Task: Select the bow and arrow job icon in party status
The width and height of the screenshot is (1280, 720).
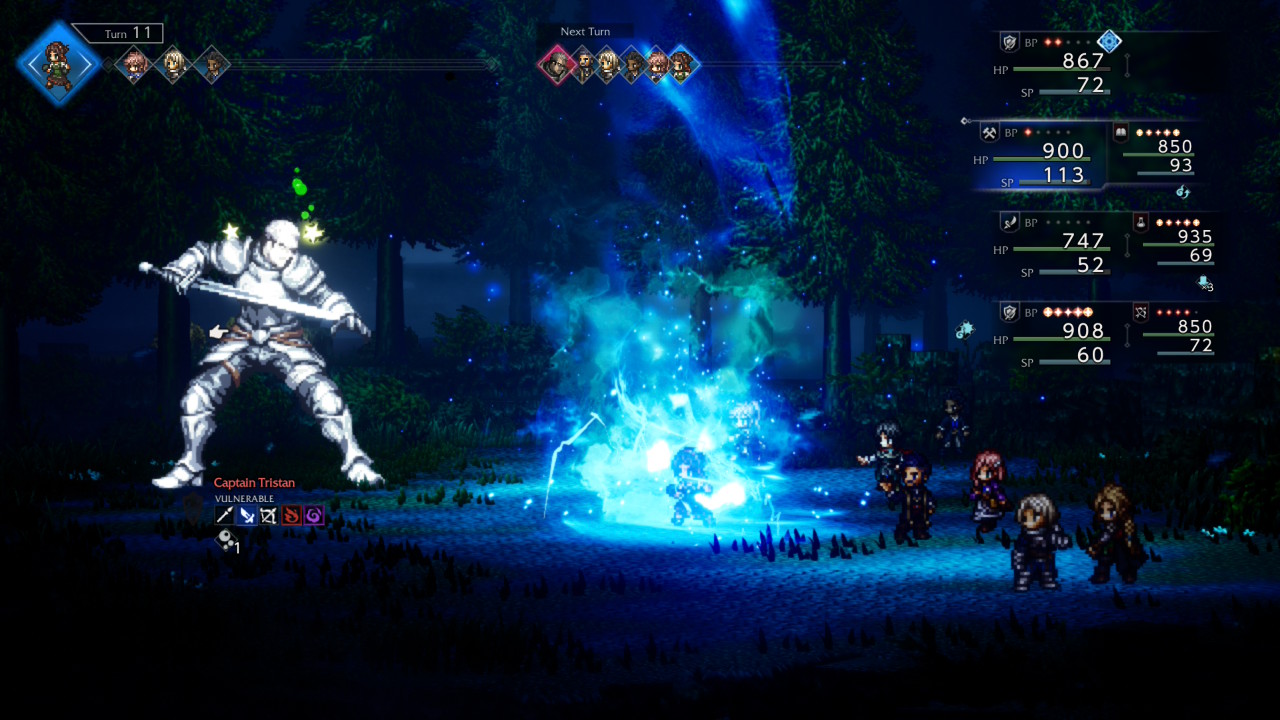Action: click(1141, 312)
